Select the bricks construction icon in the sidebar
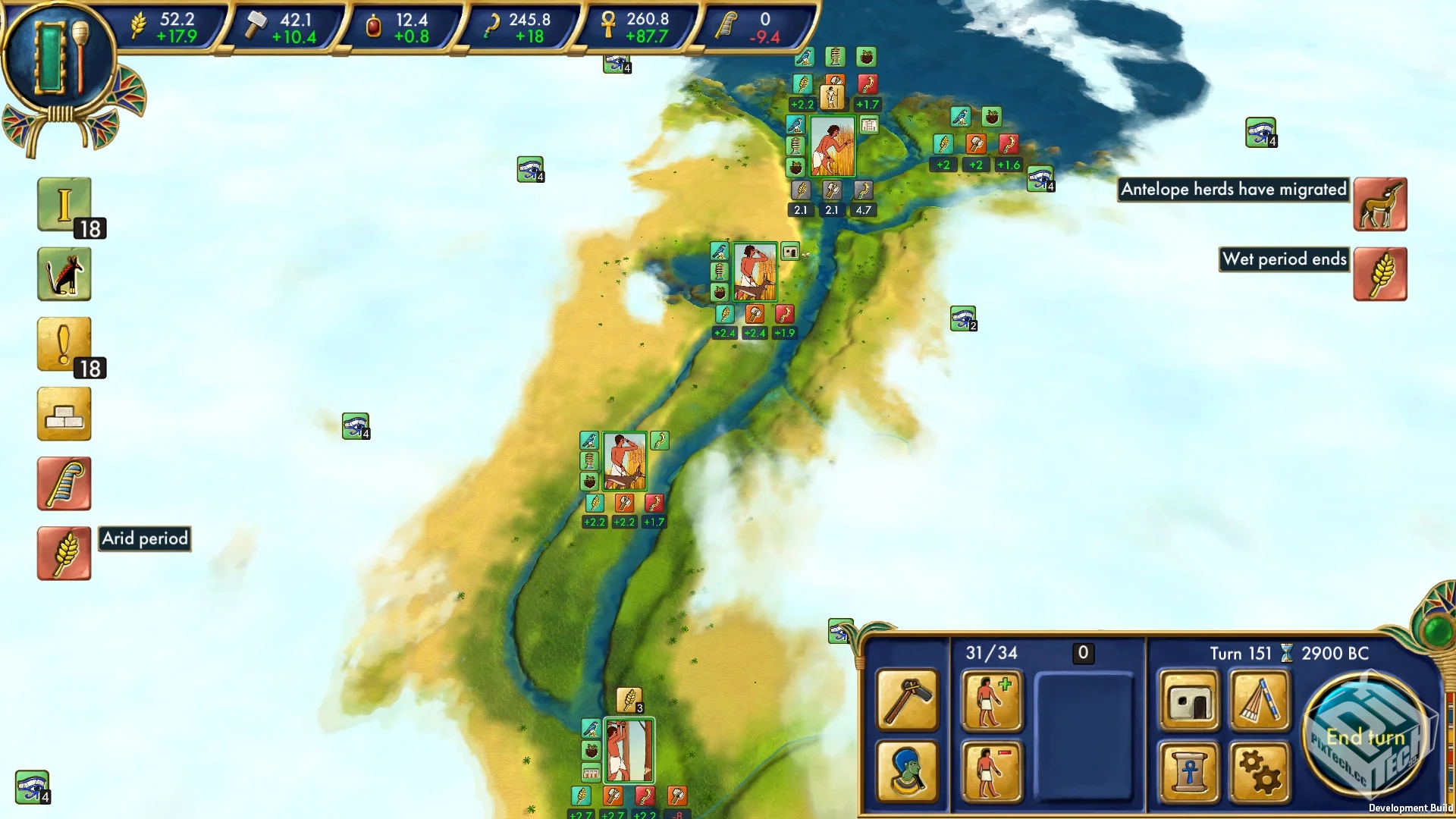 [x=64, y=414]
